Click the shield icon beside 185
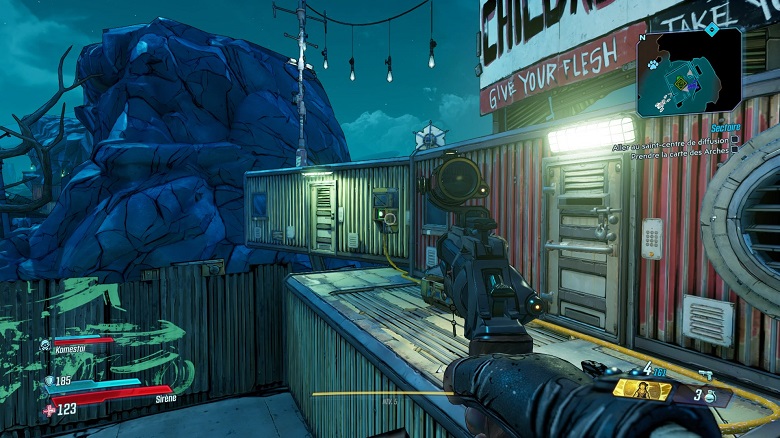Image resolution: width=780 pixels, height=438 pixels. 49,381
